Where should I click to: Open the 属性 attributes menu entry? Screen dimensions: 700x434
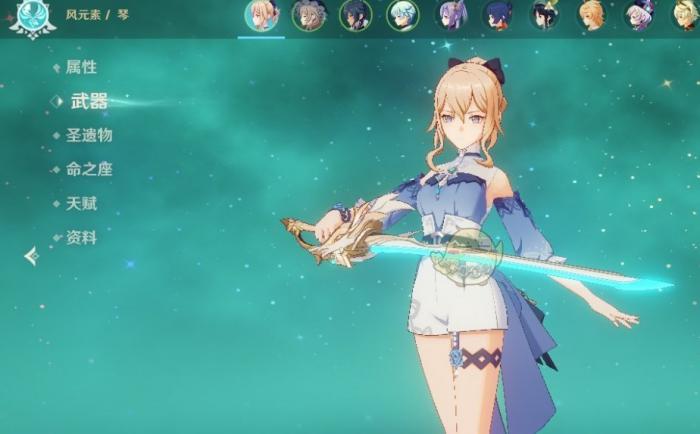pos(81,67)
